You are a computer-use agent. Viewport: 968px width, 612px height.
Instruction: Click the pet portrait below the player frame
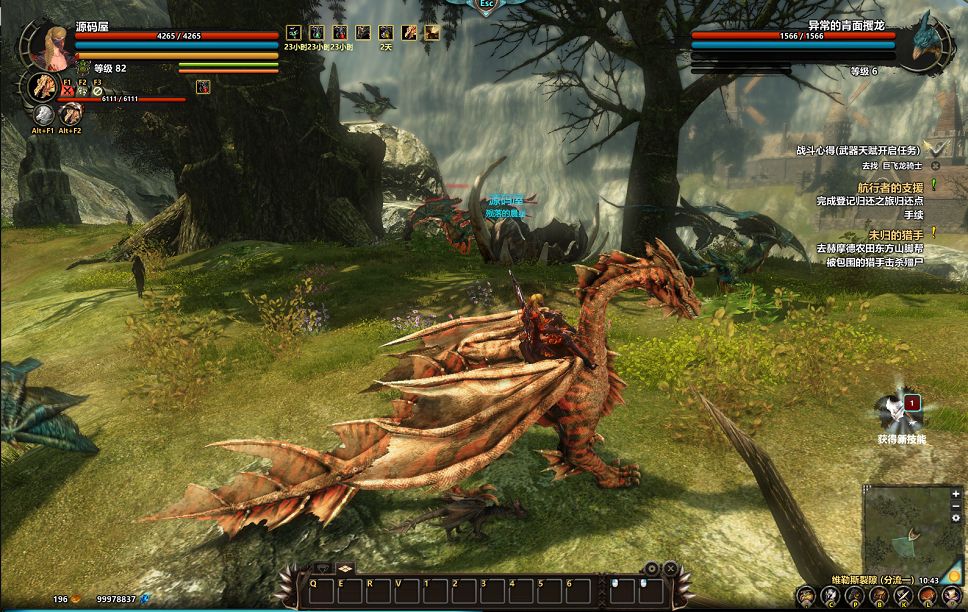tap(43, 87)
